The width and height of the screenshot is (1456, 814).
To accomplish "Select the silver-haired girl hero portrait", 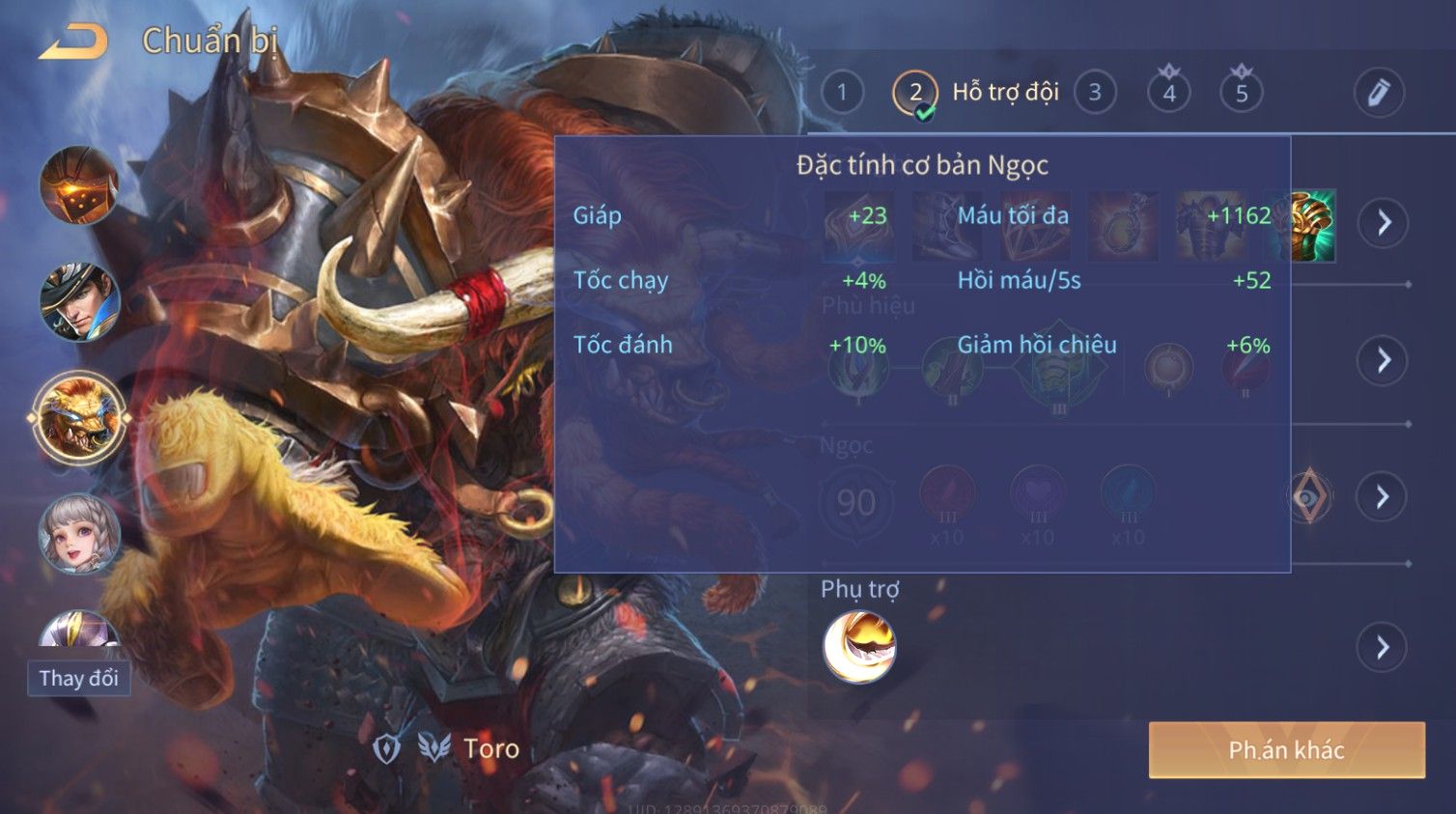I will (x=79, y=534).
